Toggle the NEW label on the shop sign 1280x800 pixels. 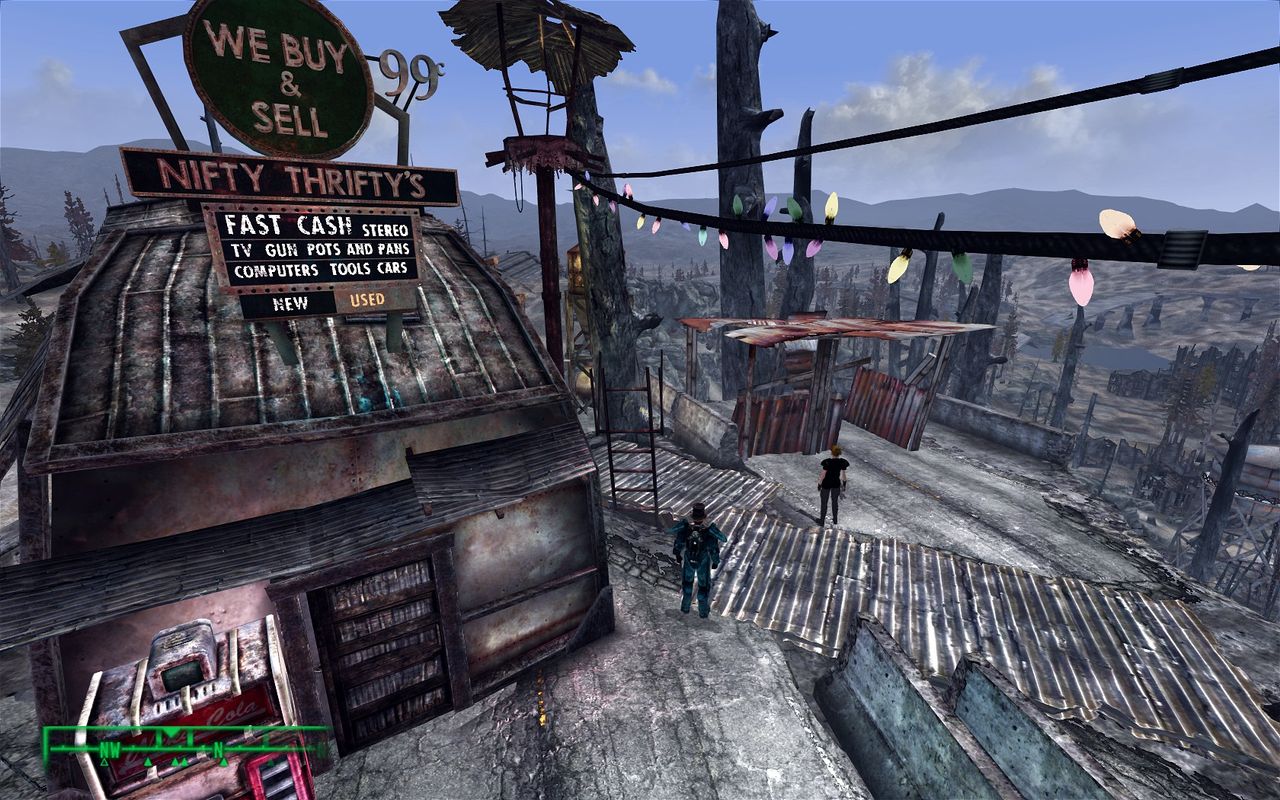pyautogui.click(x=290, y=303)
